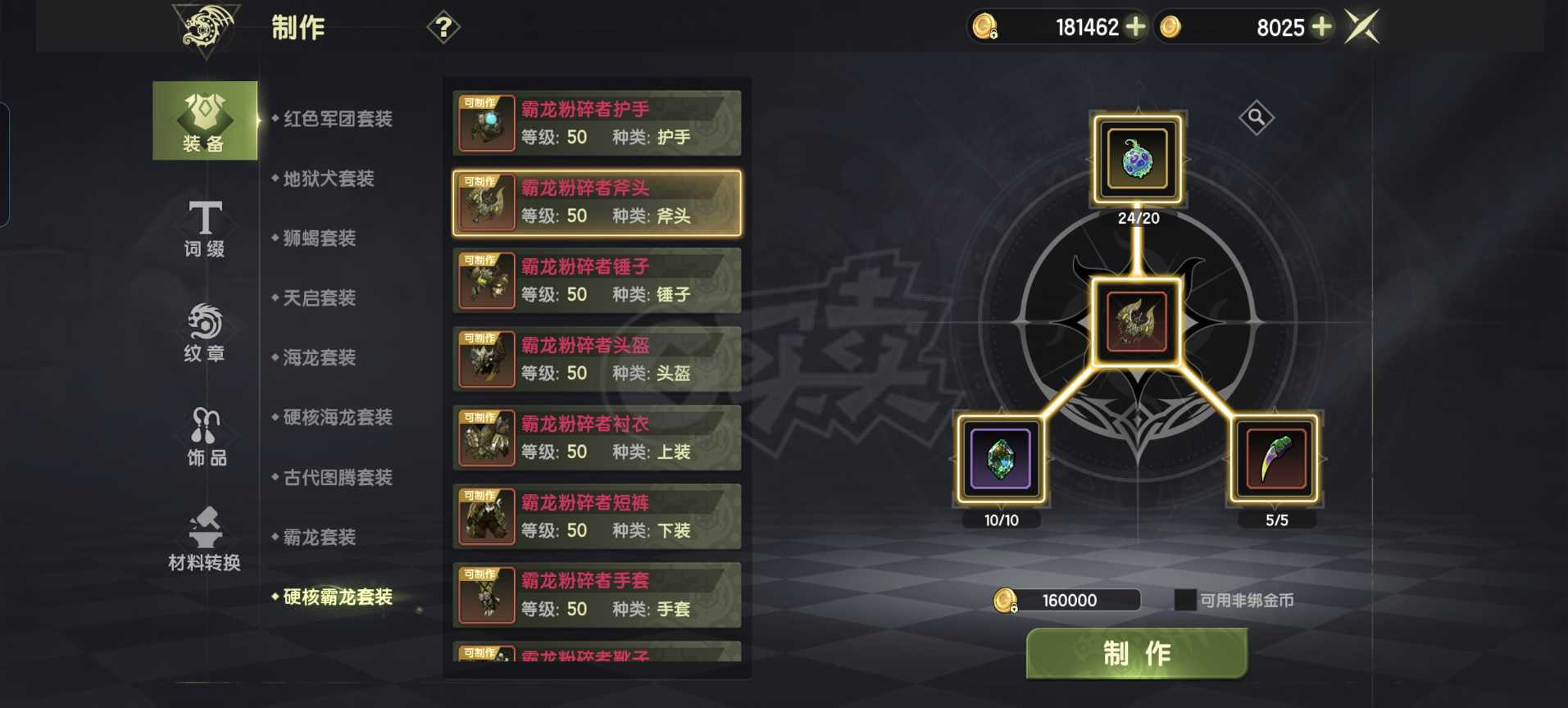Click the plus beside 181462 currency

(1135, 27)
